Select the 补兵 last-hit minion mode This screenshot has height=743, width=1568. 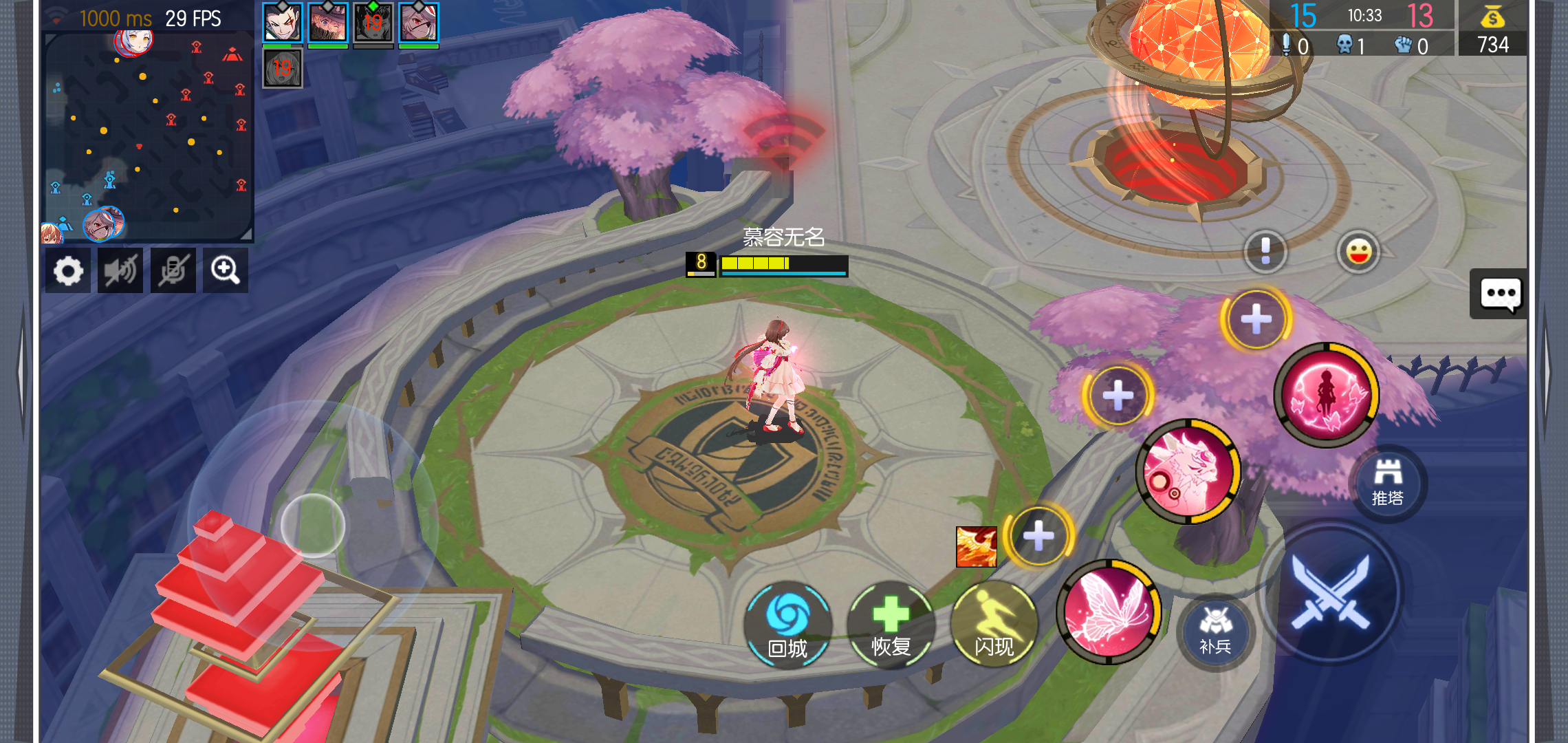coord(1215,634)
